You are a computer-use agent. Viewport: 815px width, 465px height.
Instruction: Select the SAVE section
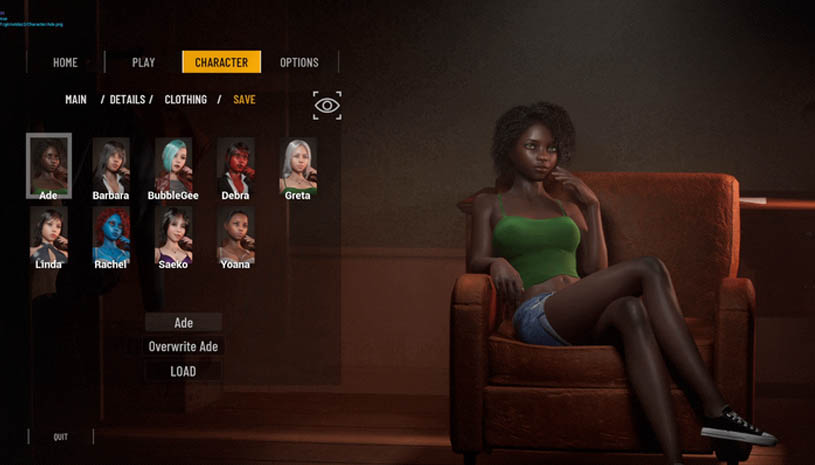[244, 100]
